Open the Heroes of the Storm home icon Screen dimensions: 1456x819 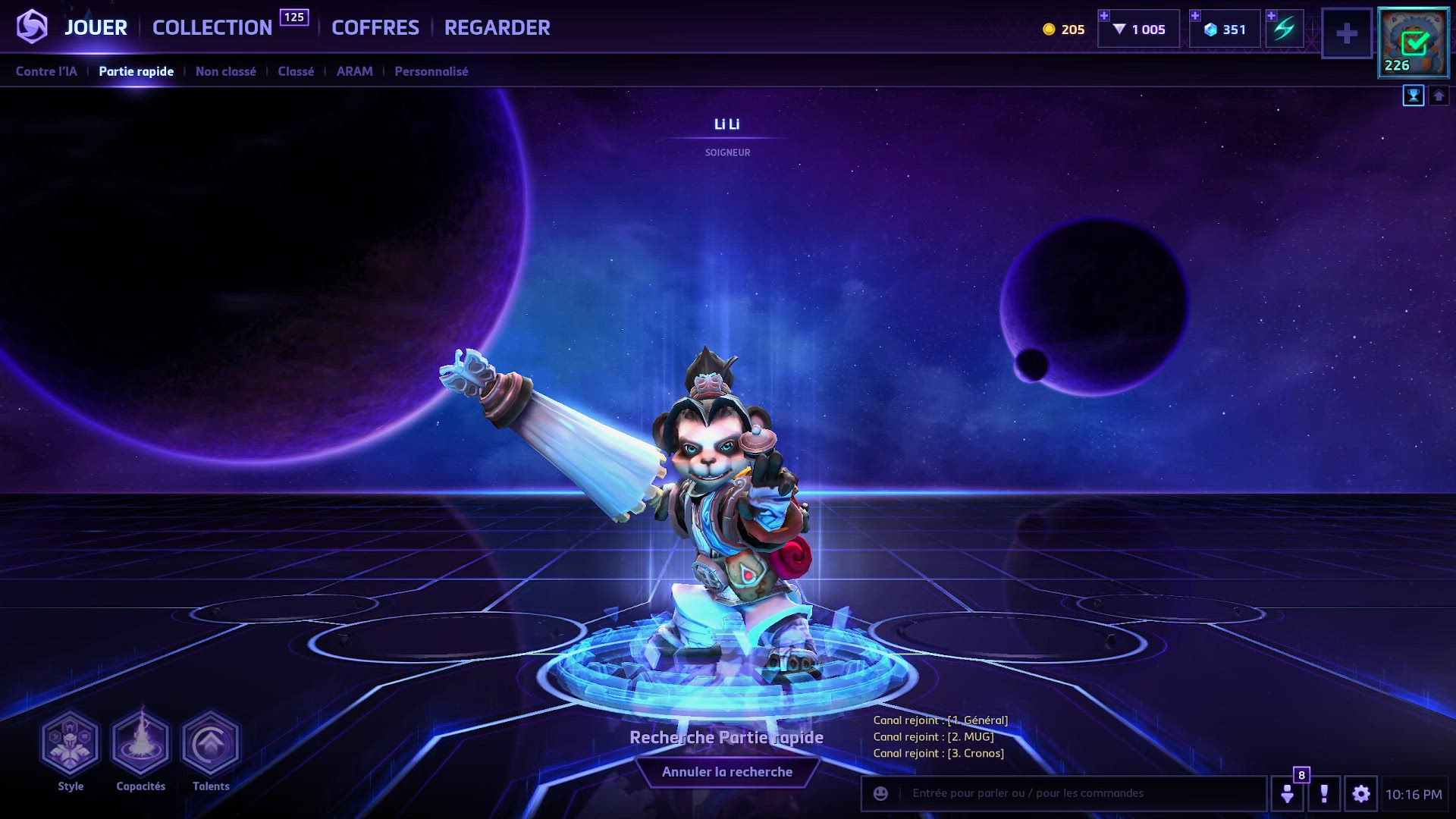[x=31, y=28]
